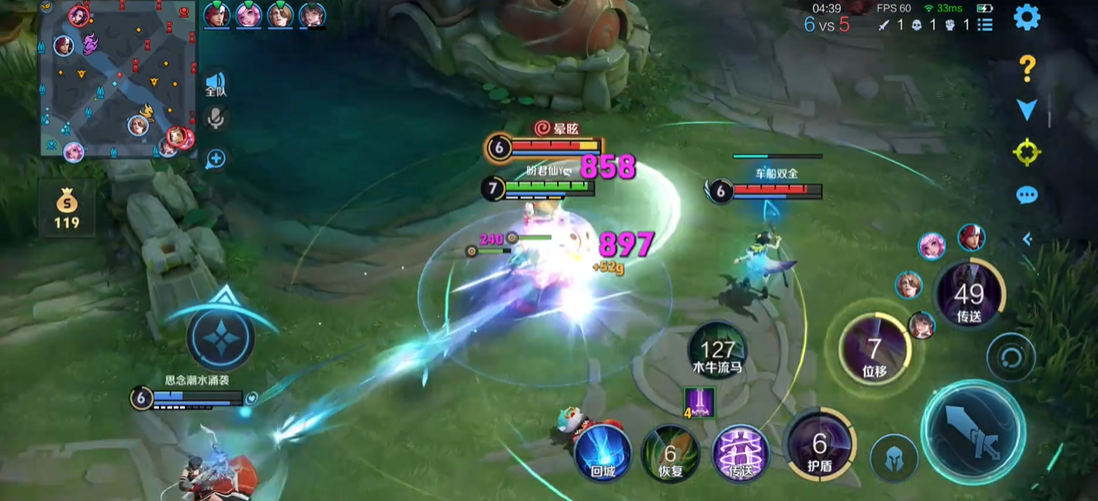Cast the purple 传送 summoner spell
This screenshot has height=501, width=1098.
[x=740, y=452]
